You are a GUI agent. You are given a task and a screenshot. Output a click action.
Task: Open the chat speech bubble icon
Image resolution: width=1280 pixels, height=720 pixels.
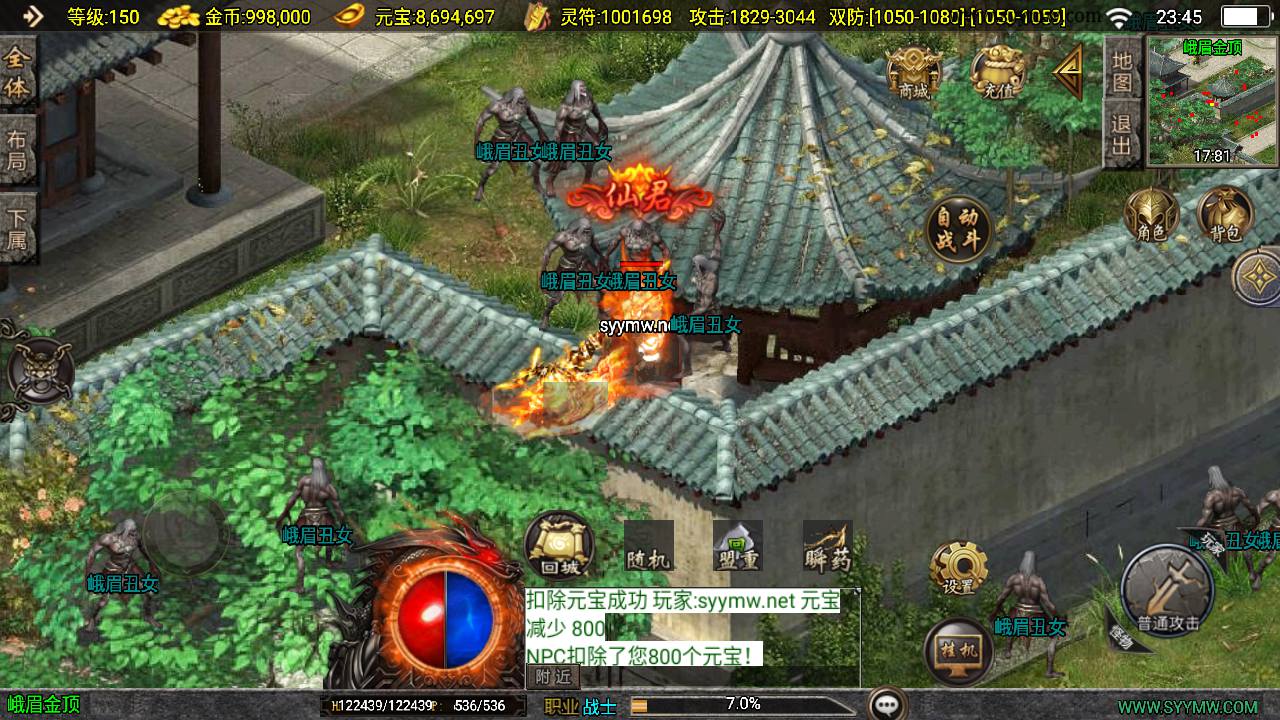click(x=887, y=704)
